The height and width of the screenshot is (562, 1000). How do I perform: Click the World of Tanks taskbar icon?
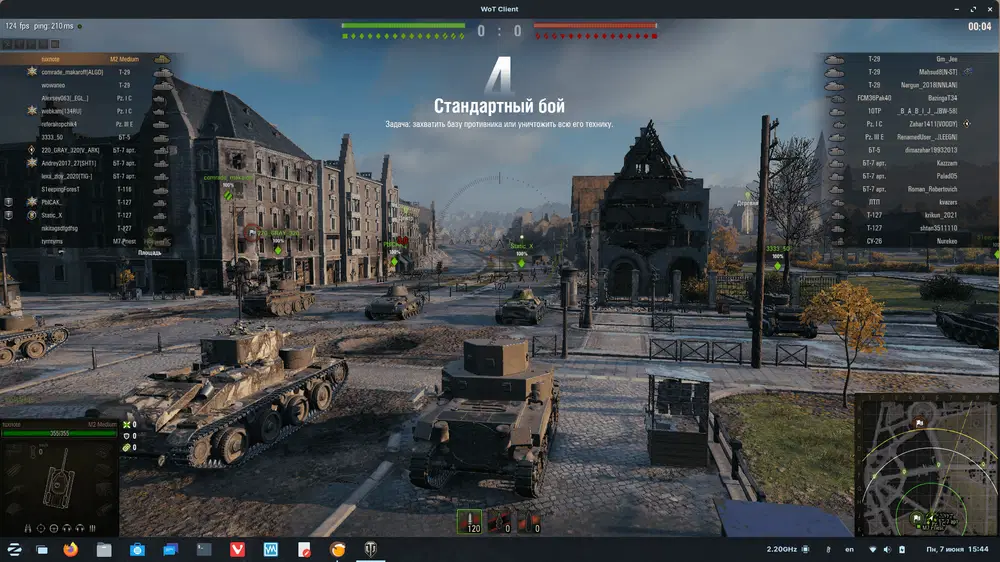point(370,549)
